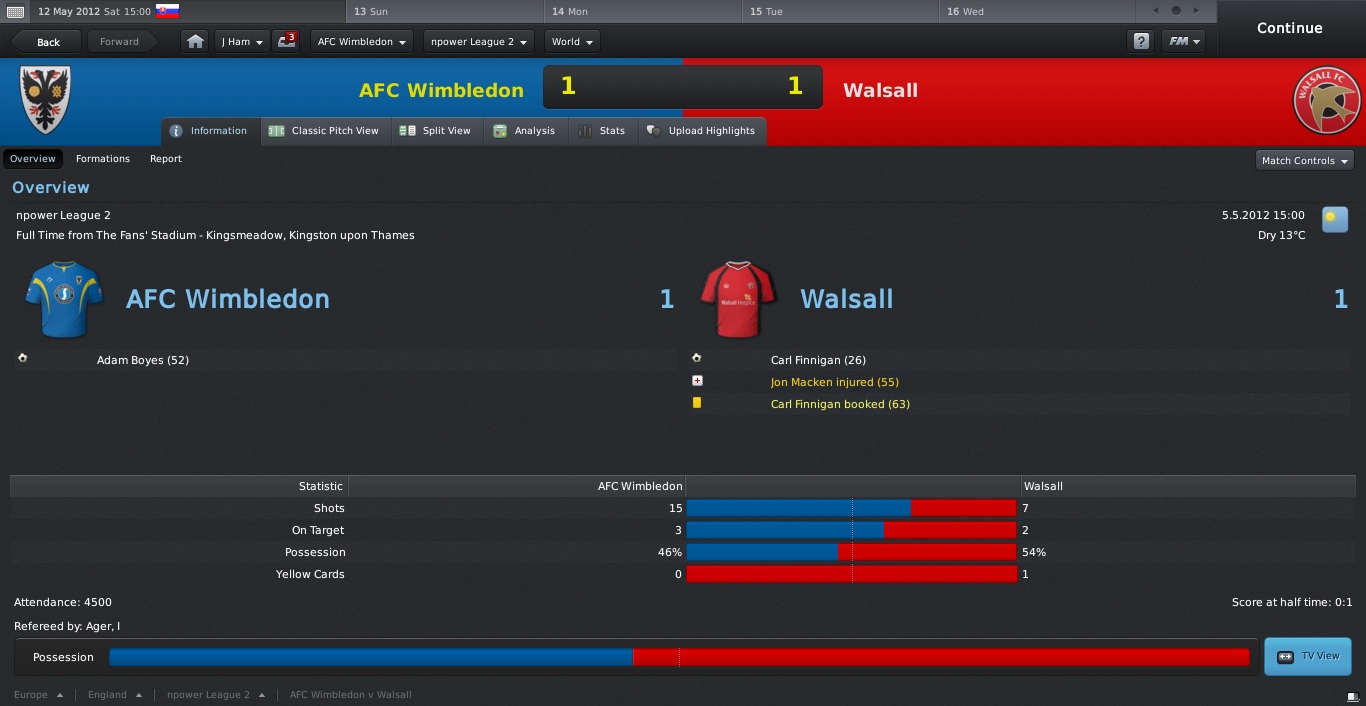Open the Analysis tab
The height and width of the screenshot is (706, 1366).
coord(525,131)
